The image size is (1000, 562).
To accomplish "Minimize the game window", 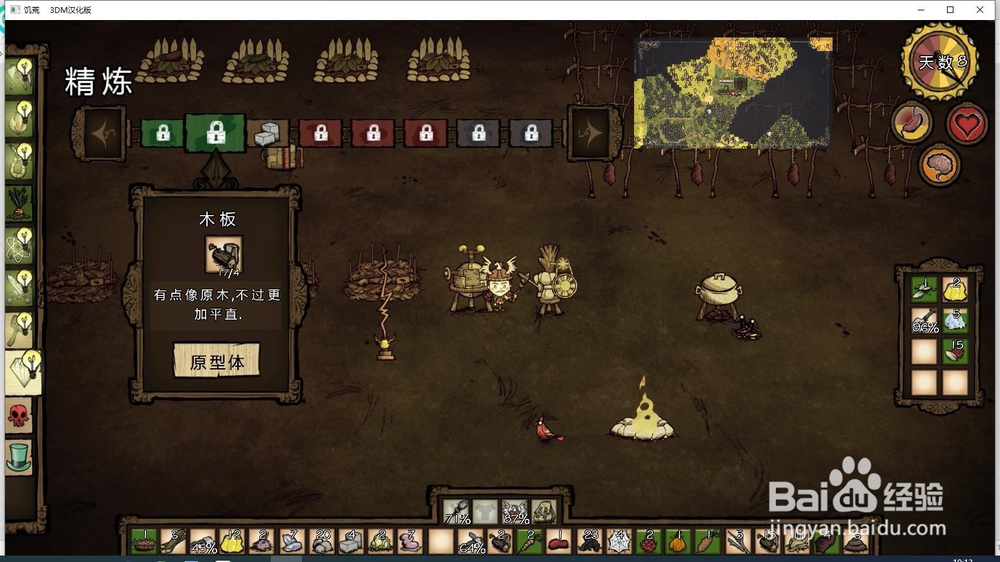I will point(922,9).
